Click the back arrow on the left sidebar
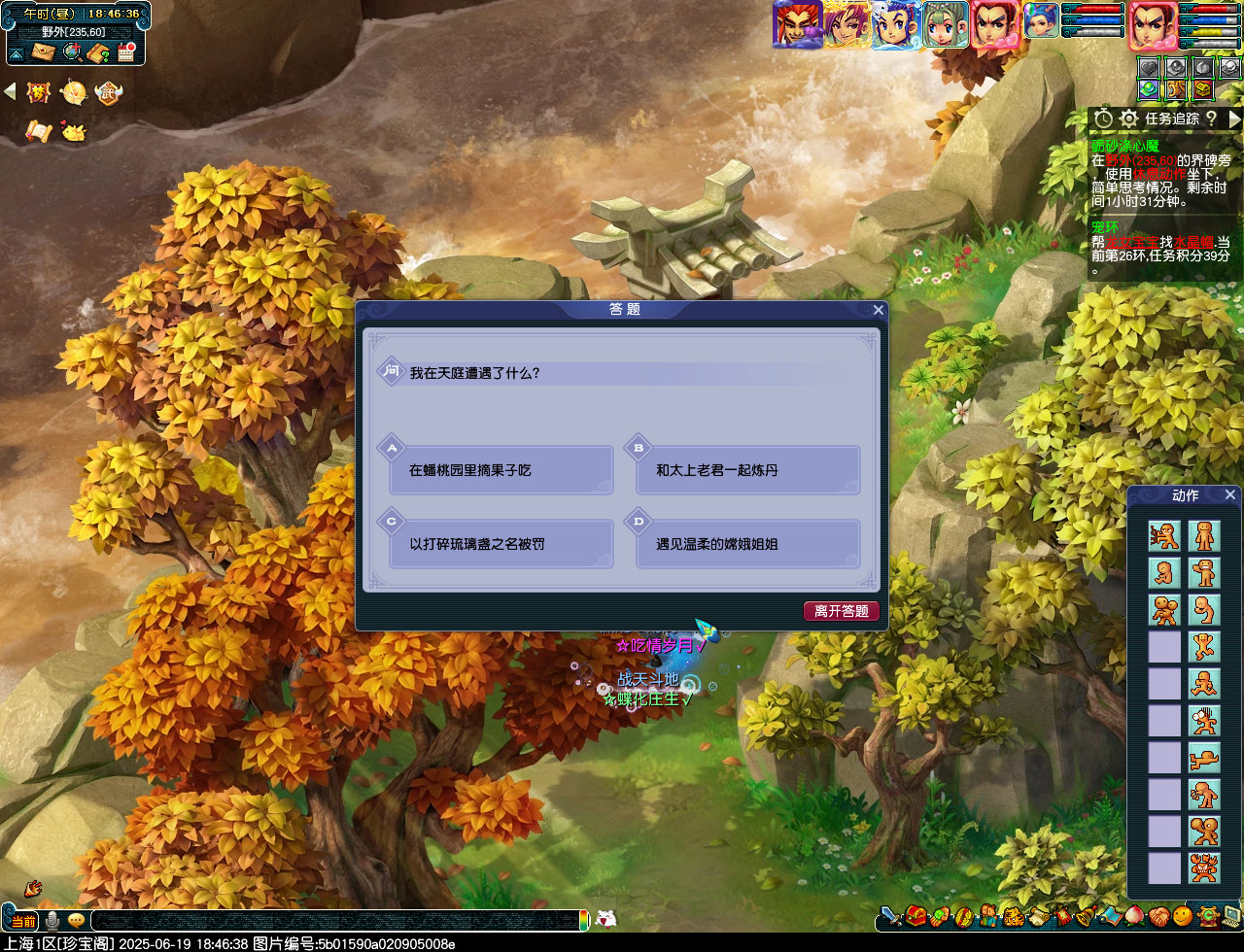The height and width of the screenshot is (952, 1244). 10,89
